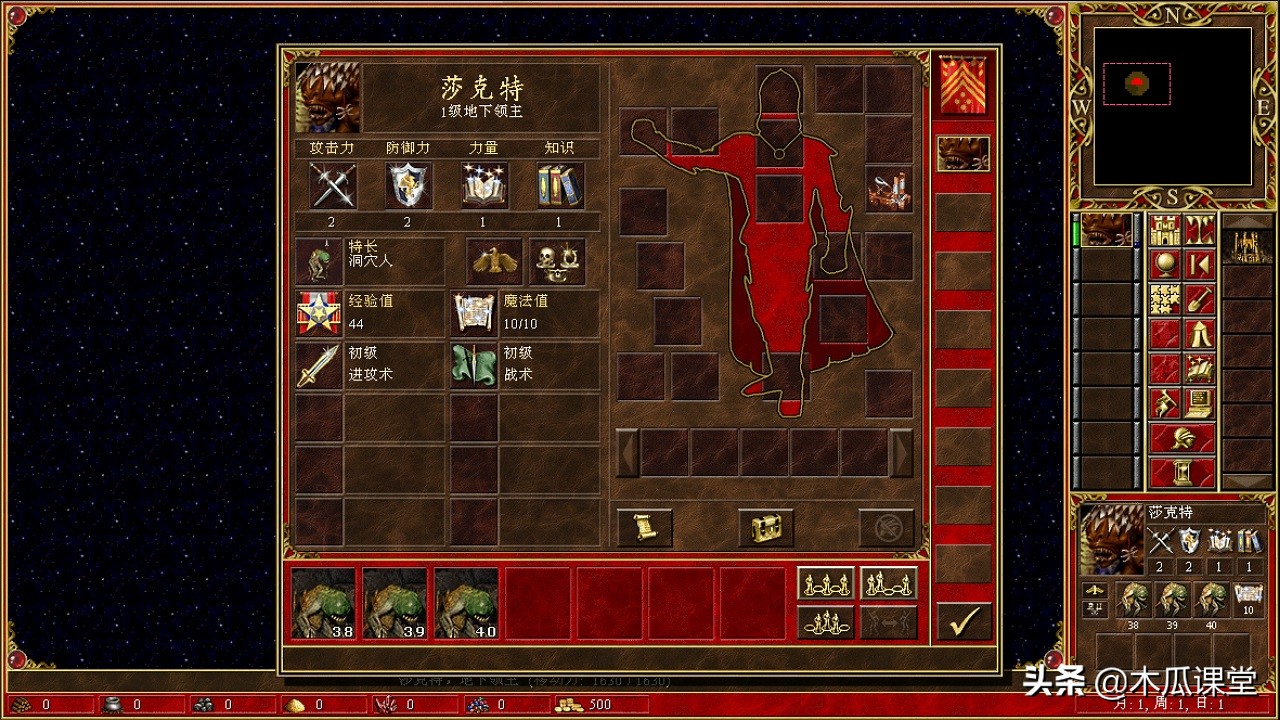This screenshot has width=1280, height=720.
Task: Select the books knowledge skill icon
Action: point(559,186)
